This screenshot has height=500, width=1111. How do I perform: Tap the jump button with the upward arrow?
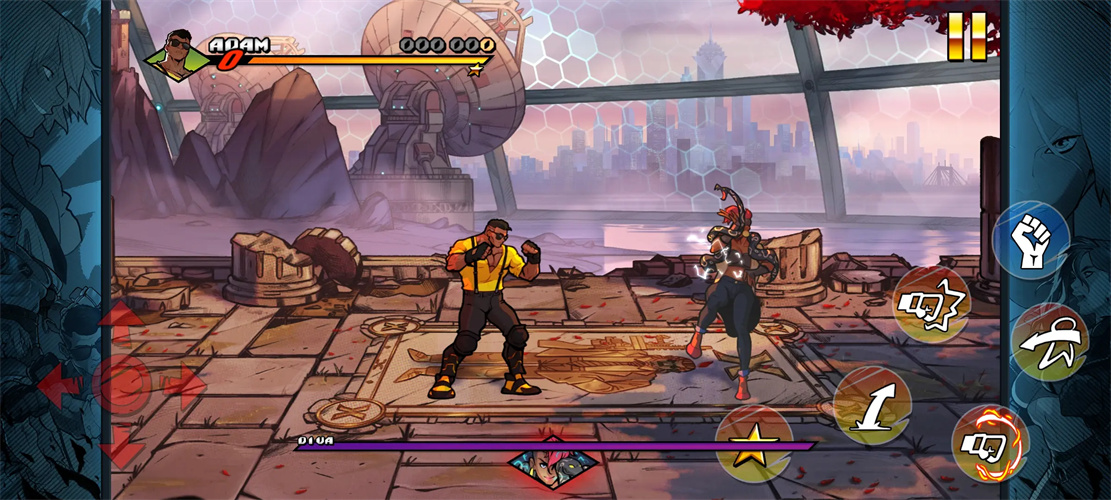pyautogui.click(x=872, y=405)
